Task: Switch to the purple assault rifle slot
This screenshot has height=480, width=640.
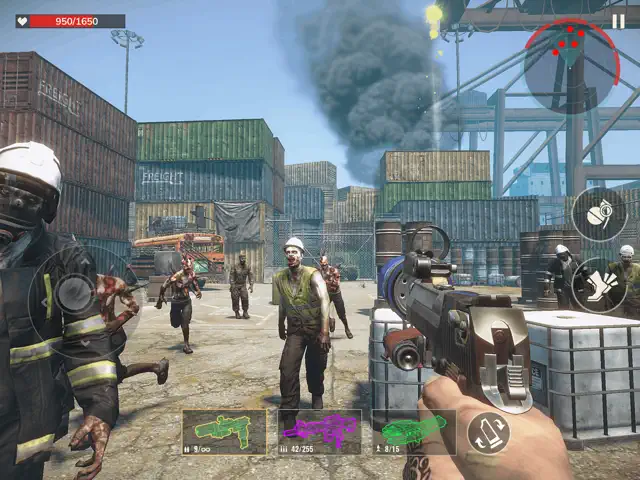Action: coord(319,431)
